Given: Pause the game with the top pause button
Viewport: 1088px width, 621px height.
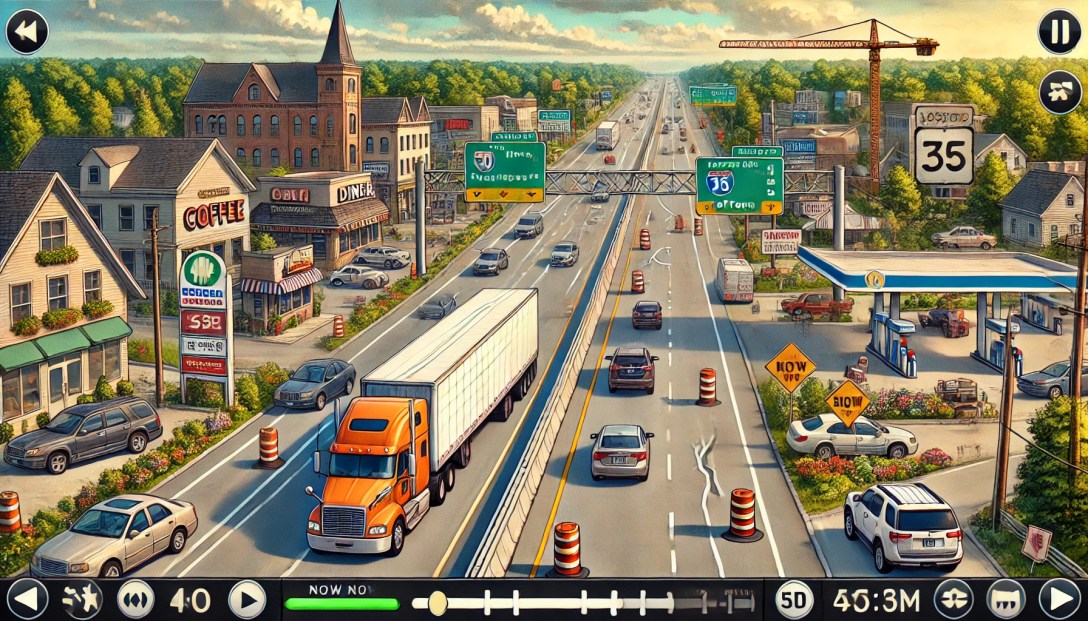Looking at the screenshot, I should coord(1059,31).
